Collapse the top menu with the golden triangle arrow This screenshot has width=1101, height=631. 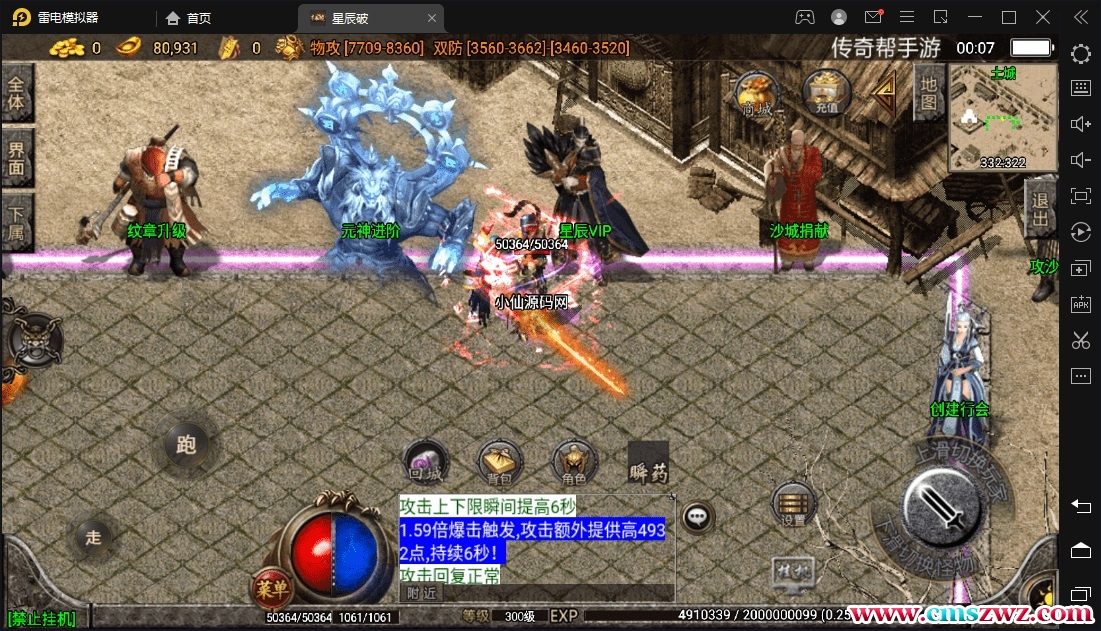click(884, 93)
